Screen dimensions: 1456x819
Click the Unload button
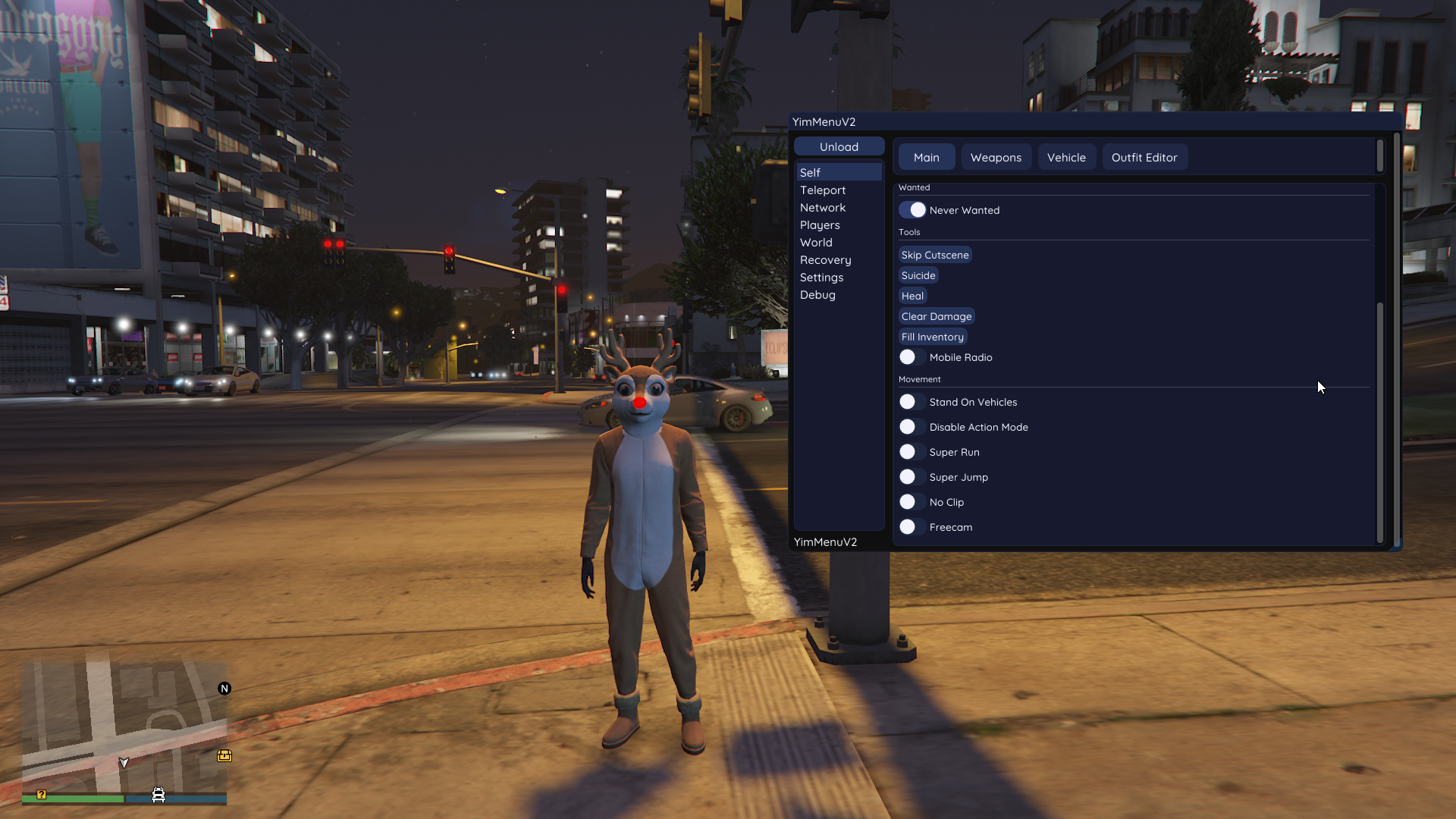click(x=839, y=146)
